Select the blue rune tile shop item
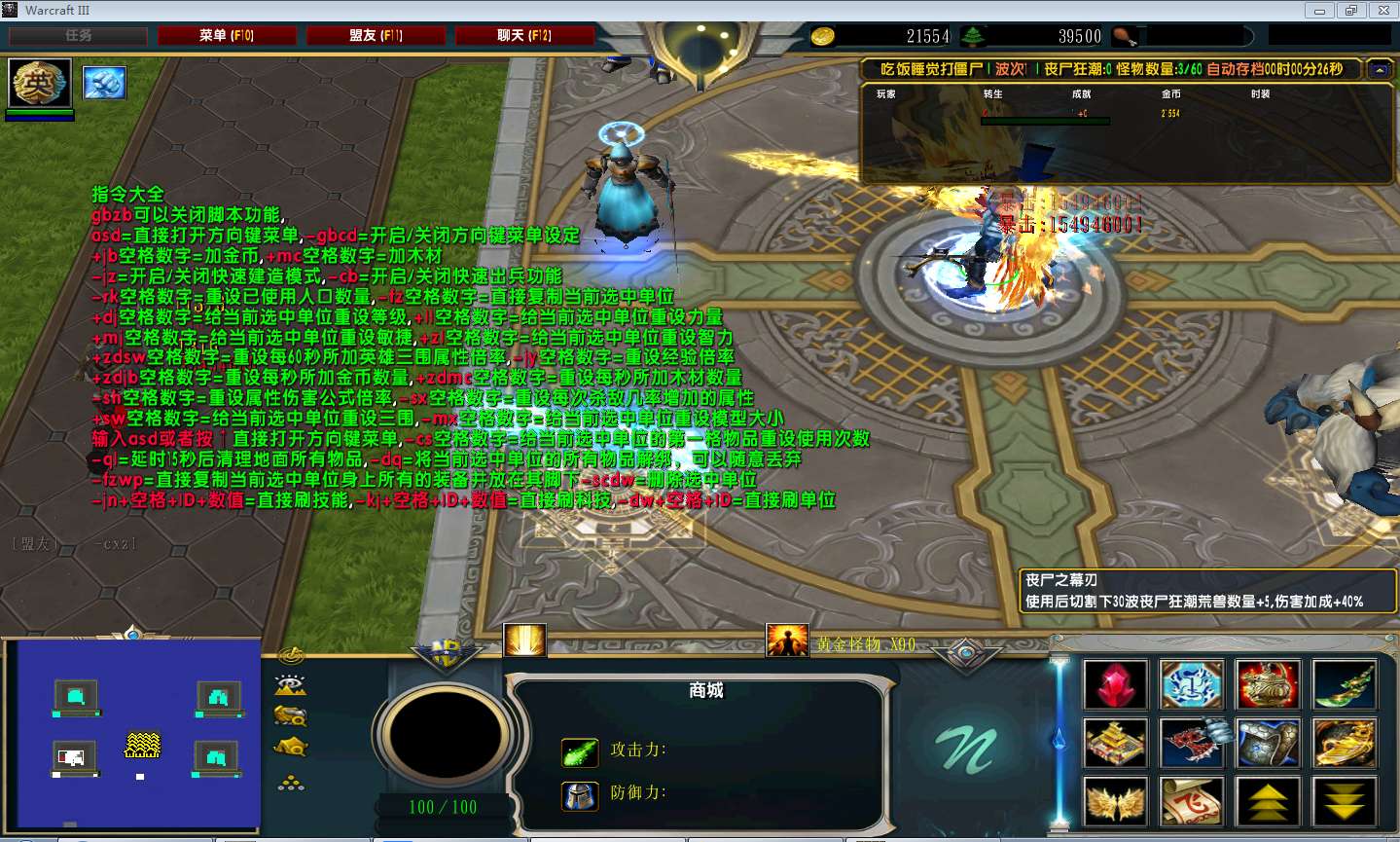The image size is (1400, 842). click(x=1191, y=684)
